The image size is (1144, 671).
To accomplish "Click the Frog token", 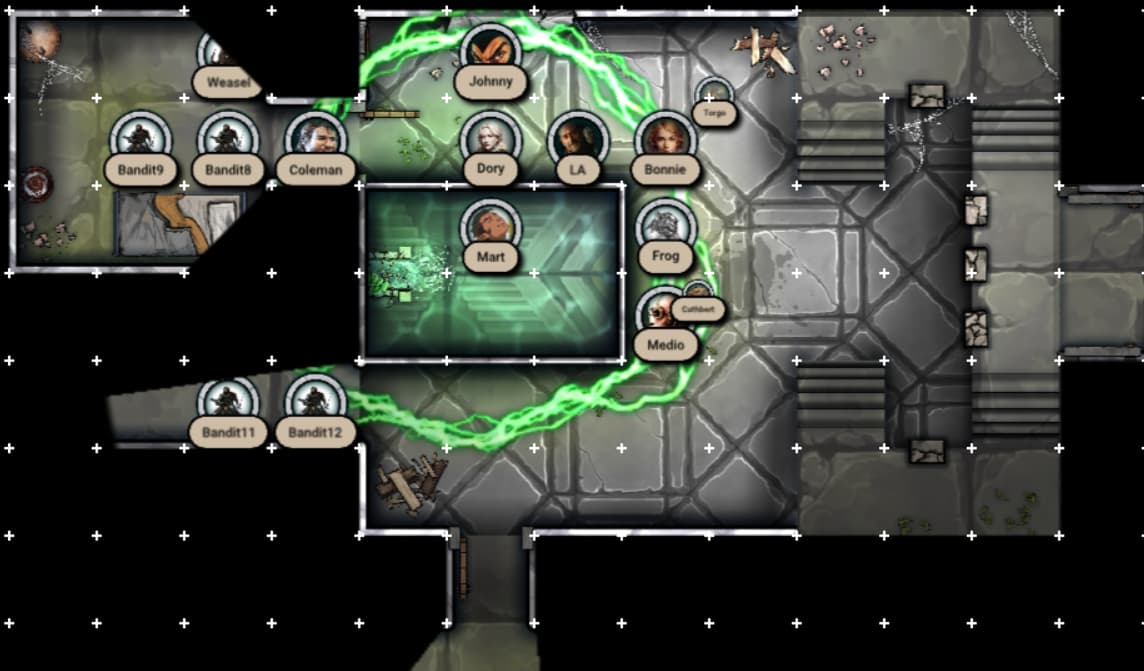I will click(665, 226).
